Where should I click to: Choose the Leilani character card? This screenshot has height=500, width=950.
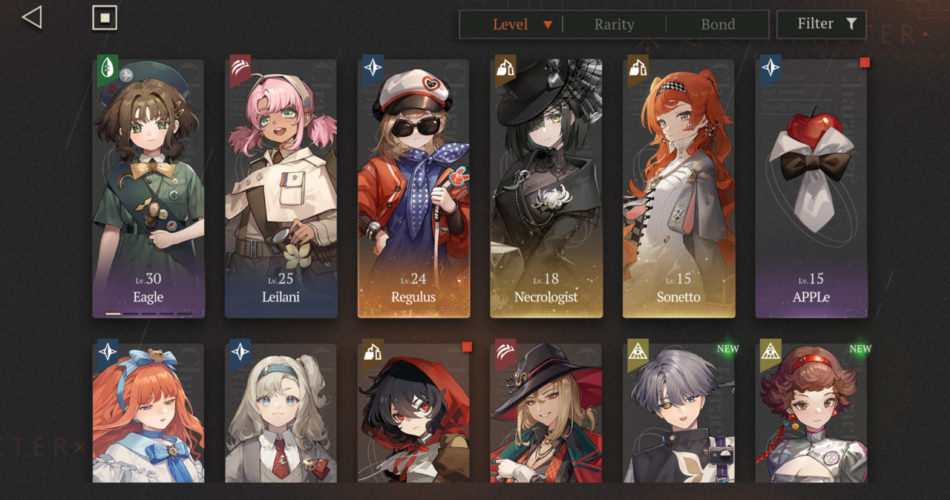281,188
